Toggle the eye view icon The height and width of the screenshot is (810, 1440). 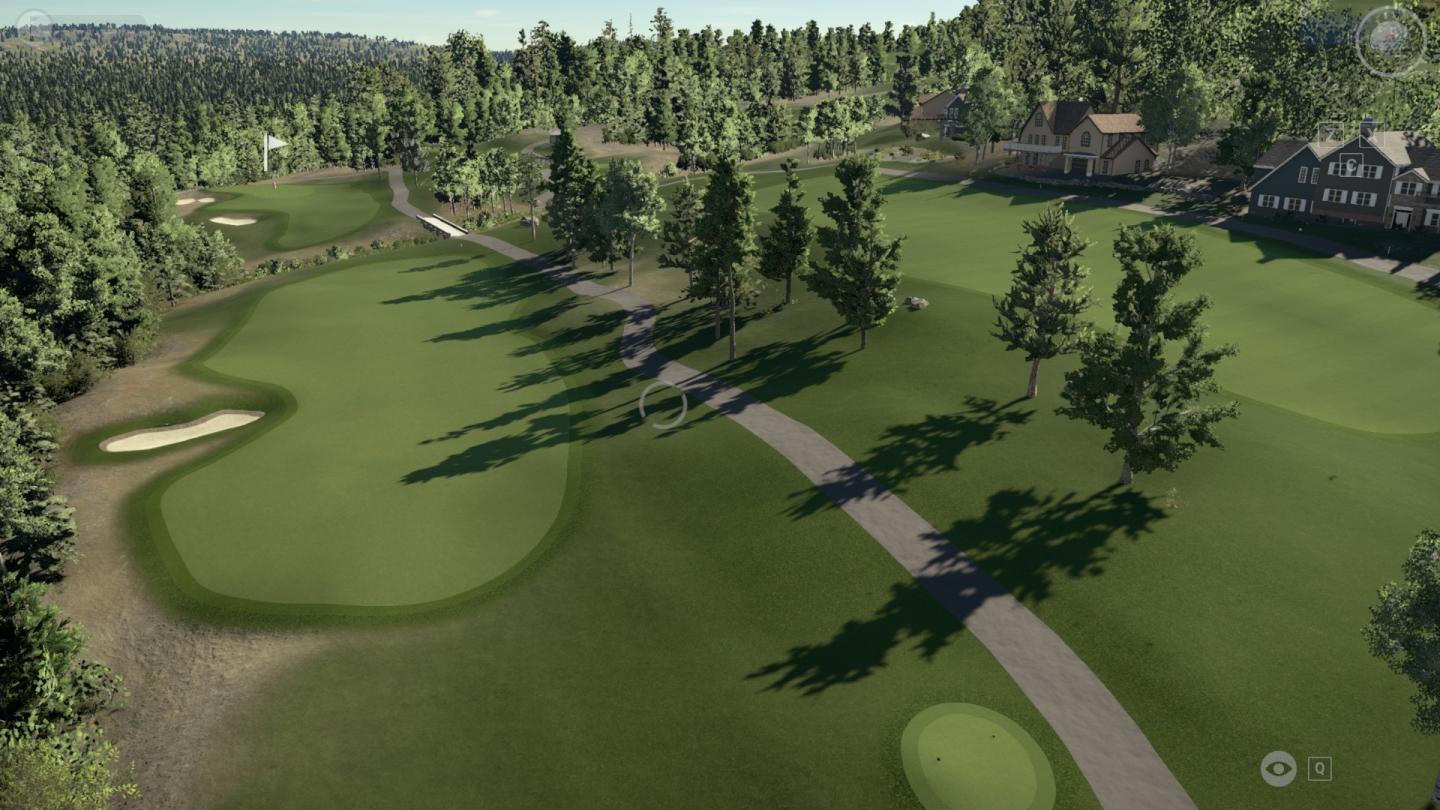pos(1278,768)
